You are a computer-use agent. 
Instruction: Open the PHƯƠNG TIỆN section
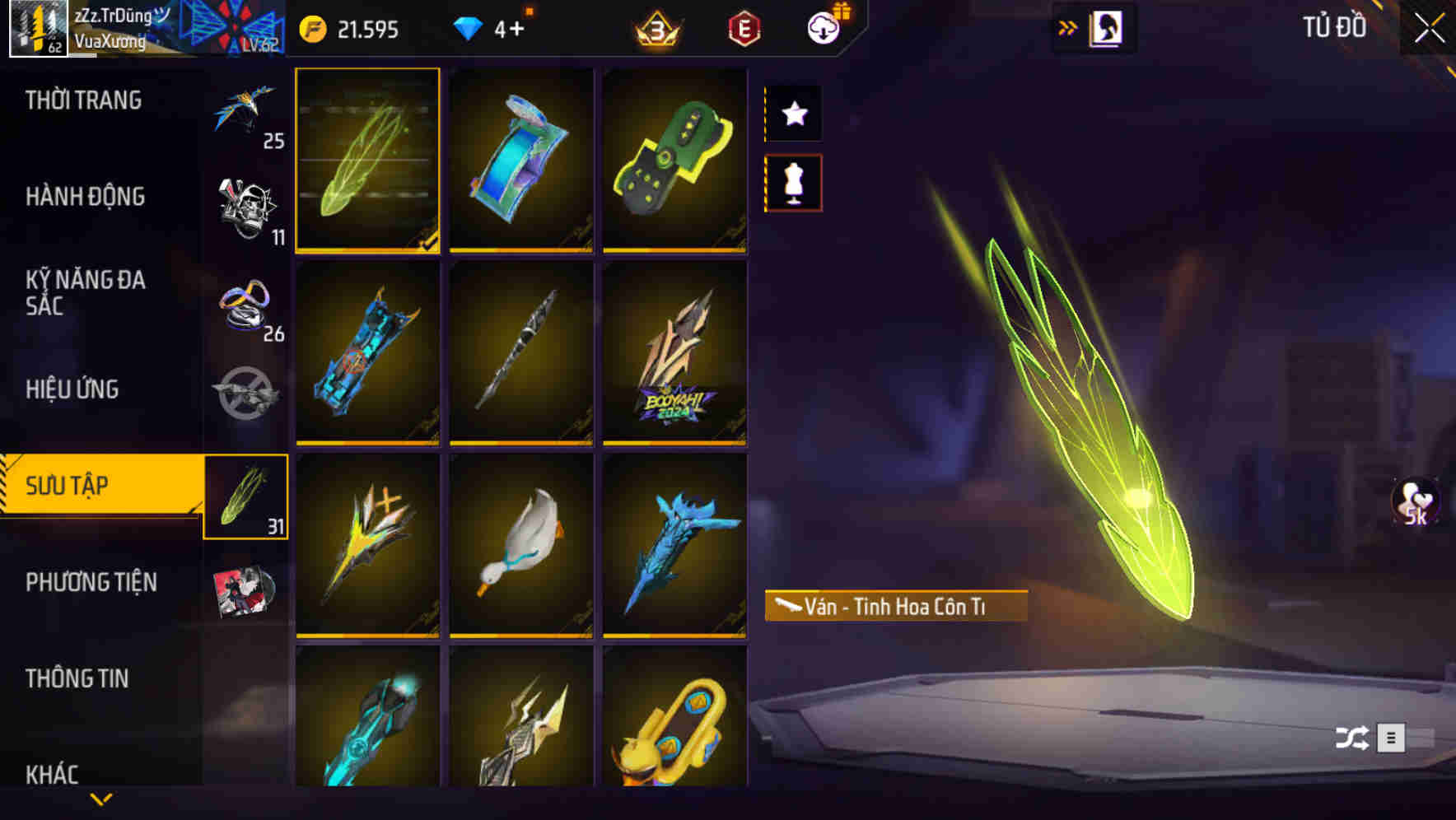tap(91, 582)
